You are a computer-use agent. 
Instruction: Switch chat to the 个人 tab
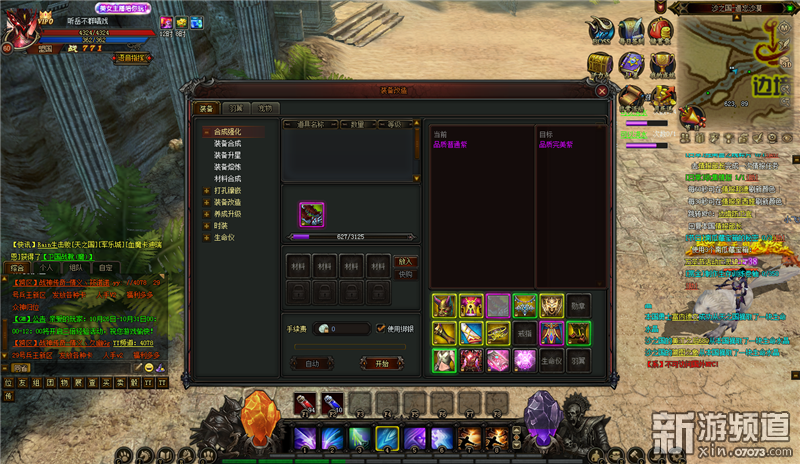pyautogui.click(x=46, y=268)
